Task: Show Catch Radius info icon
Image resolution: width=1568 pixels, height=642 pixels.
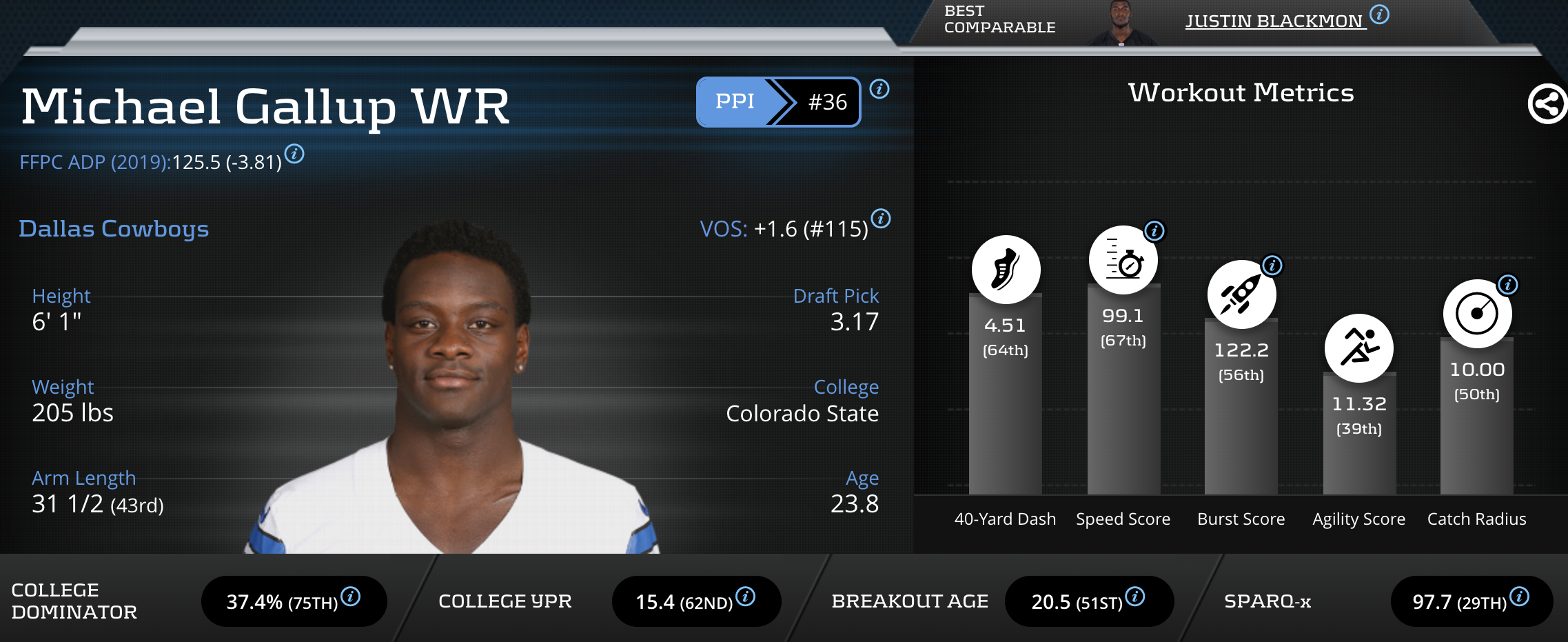Action: (x=1508, y=285)
